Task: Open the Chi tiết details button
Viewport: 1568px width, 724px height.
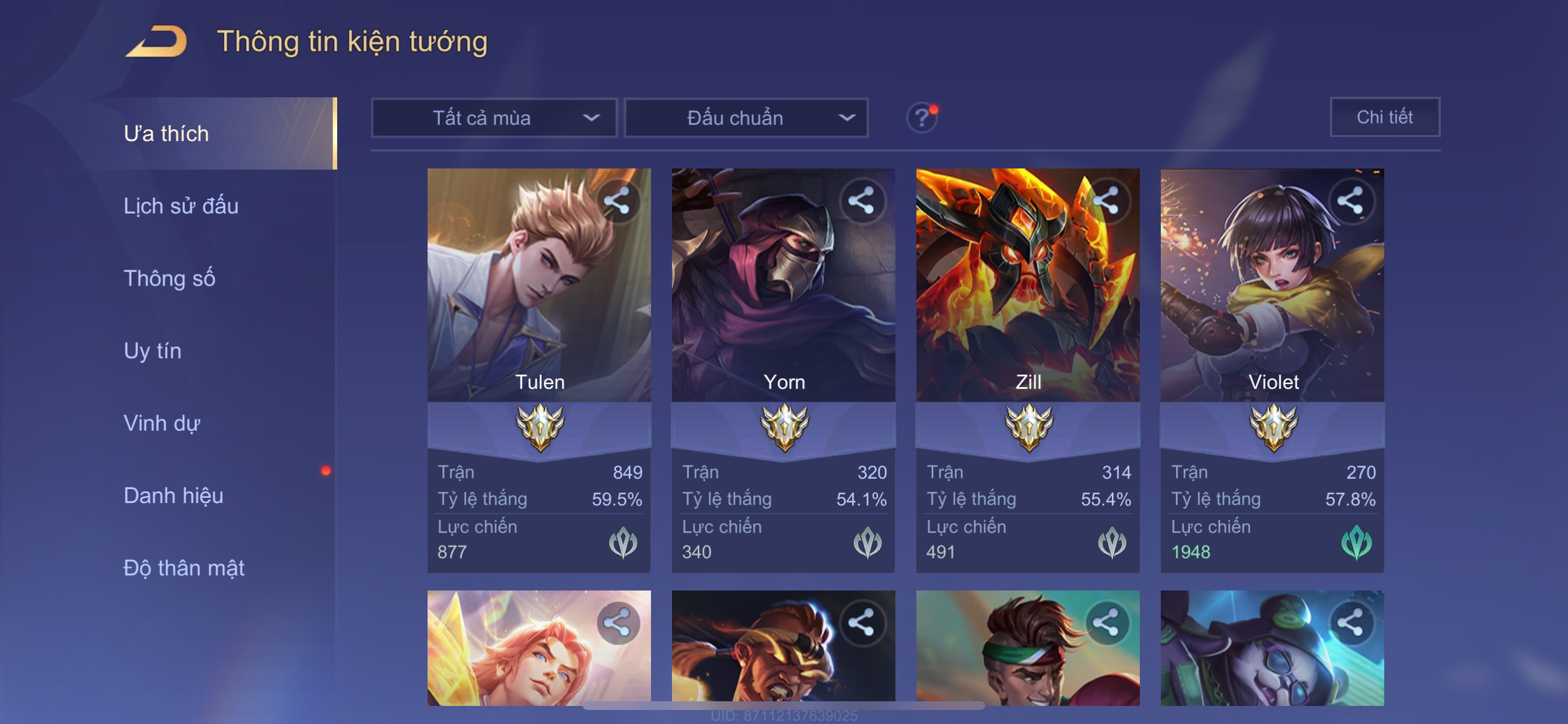Action: pyautogui.click(x=1384, y=117)
